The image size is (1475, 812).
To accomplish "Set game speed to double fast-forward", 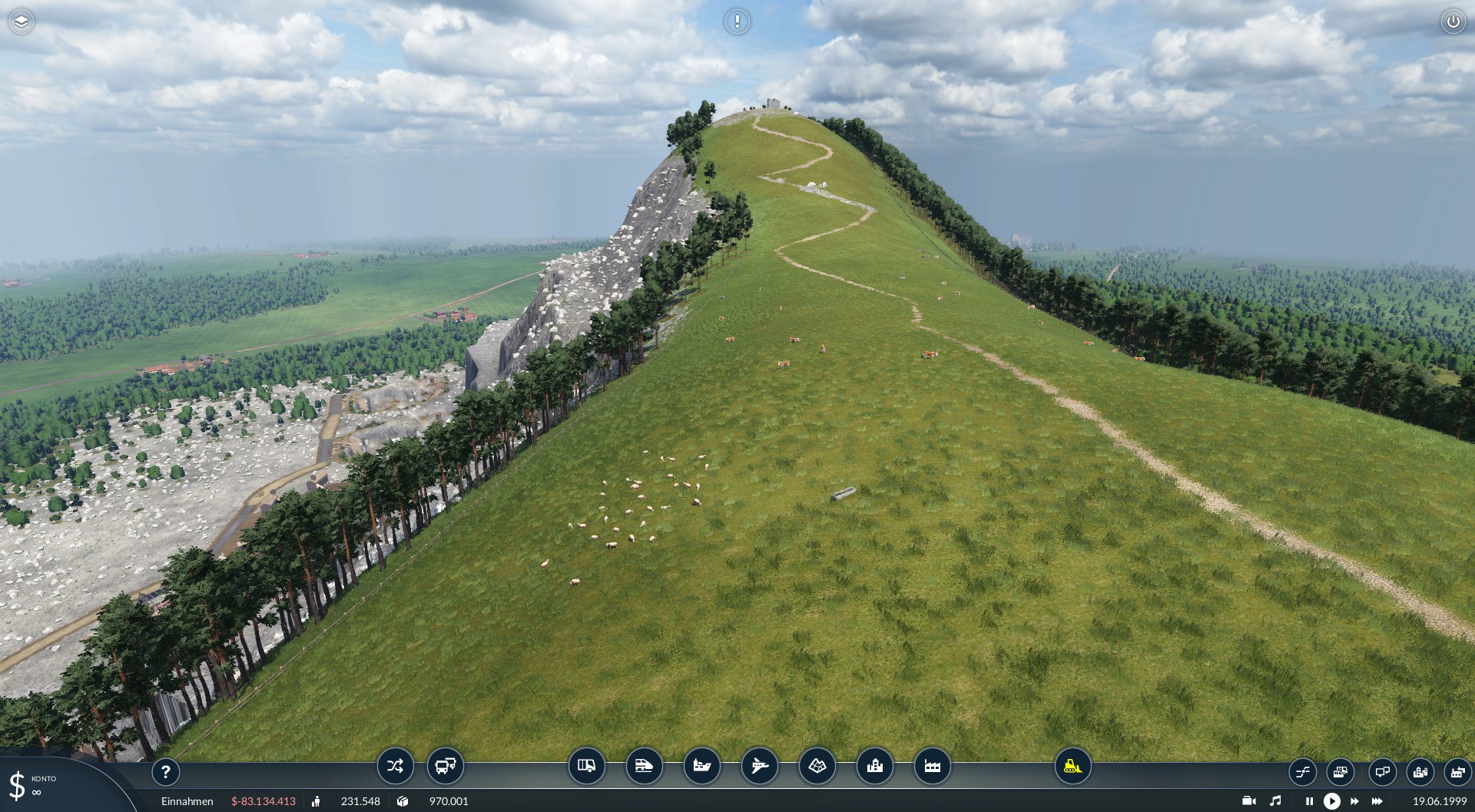I will [1354, 801].
